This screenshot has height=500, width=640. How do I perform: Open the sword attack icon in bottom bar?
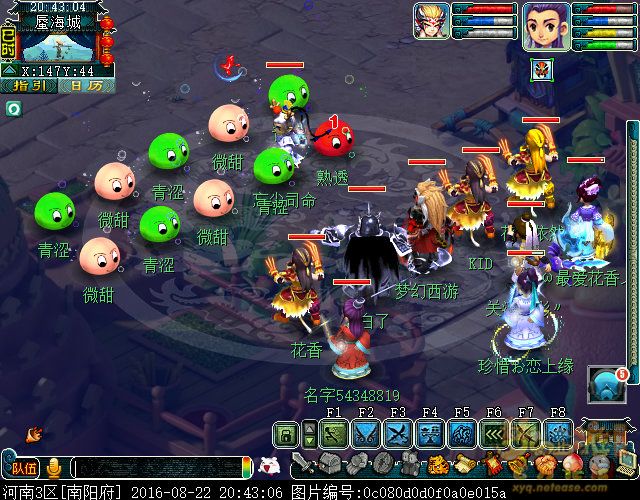(301, 465)
